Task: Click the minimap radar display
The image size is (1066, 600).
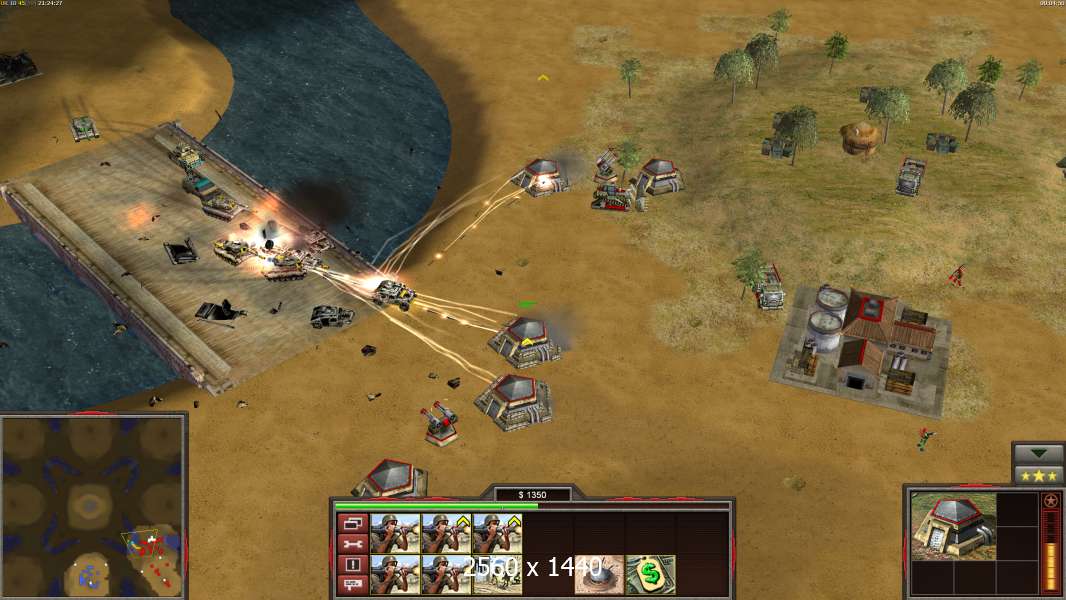Action: tap(92, 507)
